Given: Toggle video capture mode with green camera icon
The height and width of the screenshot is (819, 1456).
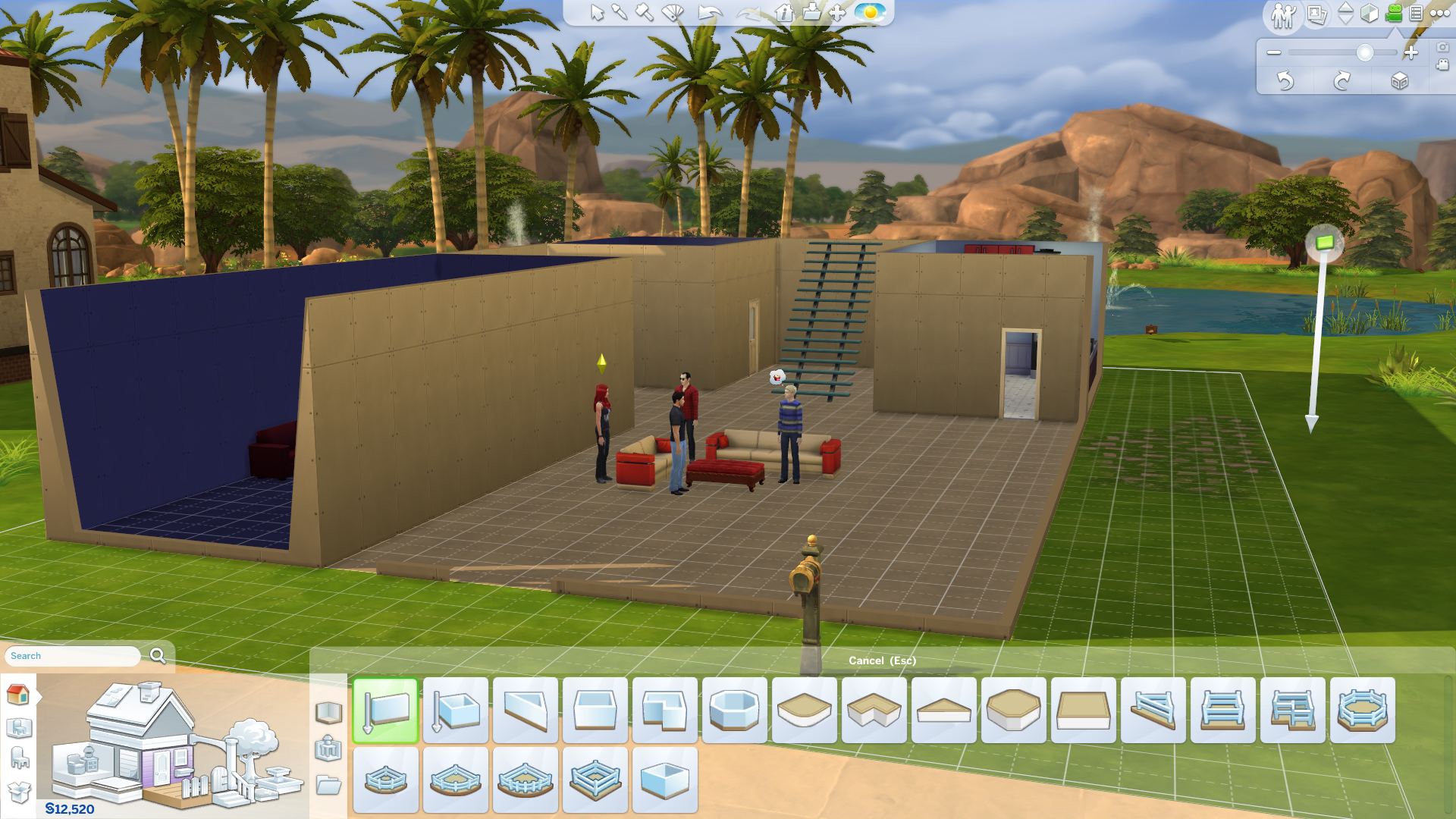Looking at the screenshot, I should point(1394,12).
